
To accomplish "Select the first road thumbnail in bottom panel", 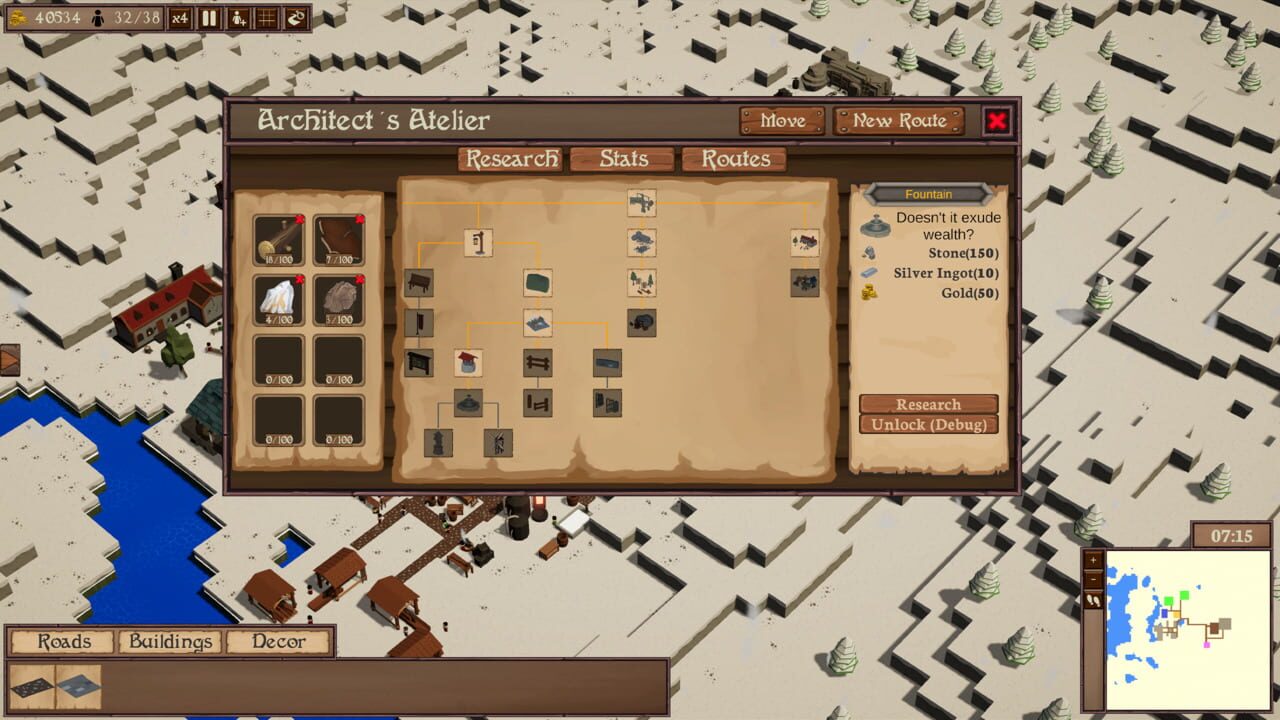I will point(31,686).
